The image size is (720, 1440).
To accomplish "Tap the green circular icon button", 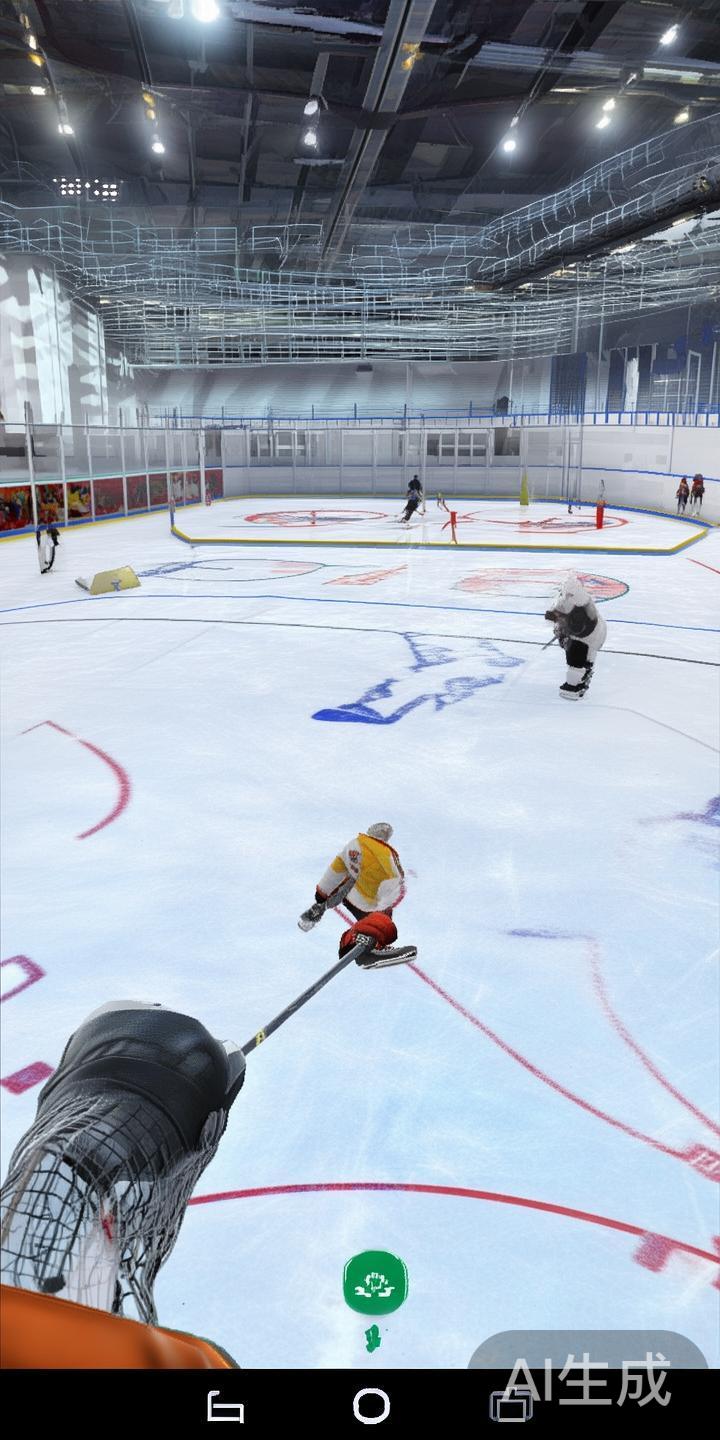I will pyautogui.click(x=375, y=1283).
